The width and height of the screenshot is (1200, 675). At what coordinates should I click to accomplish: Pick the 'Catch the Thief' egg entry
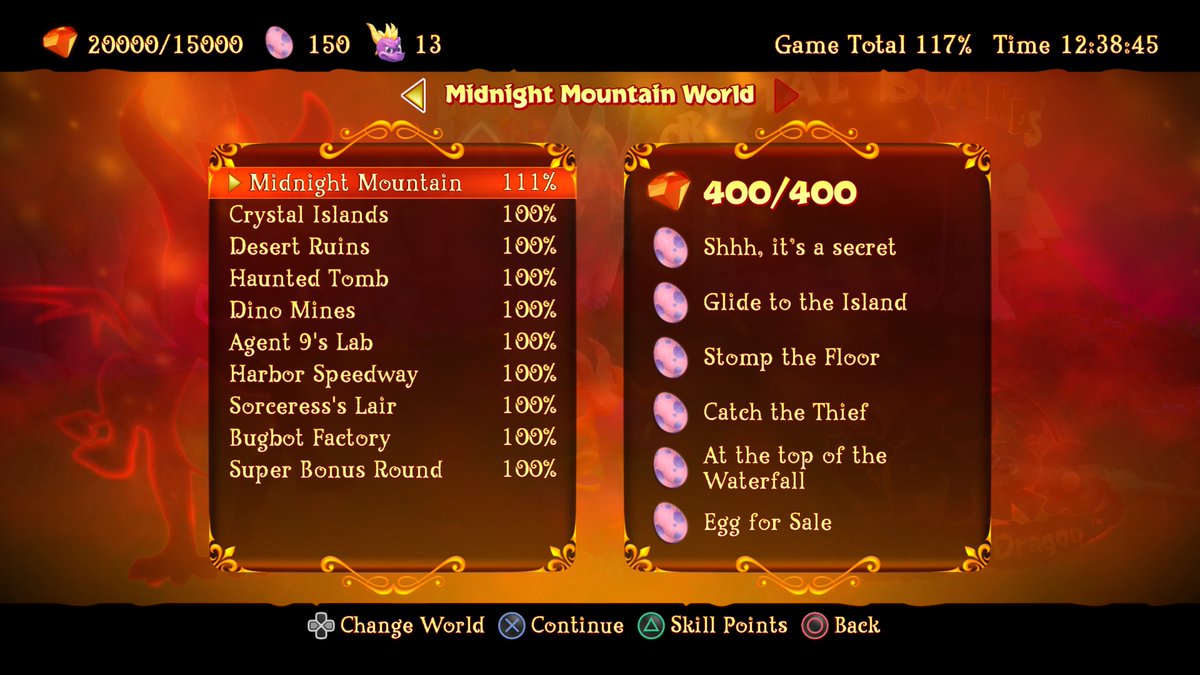[785, 412]
